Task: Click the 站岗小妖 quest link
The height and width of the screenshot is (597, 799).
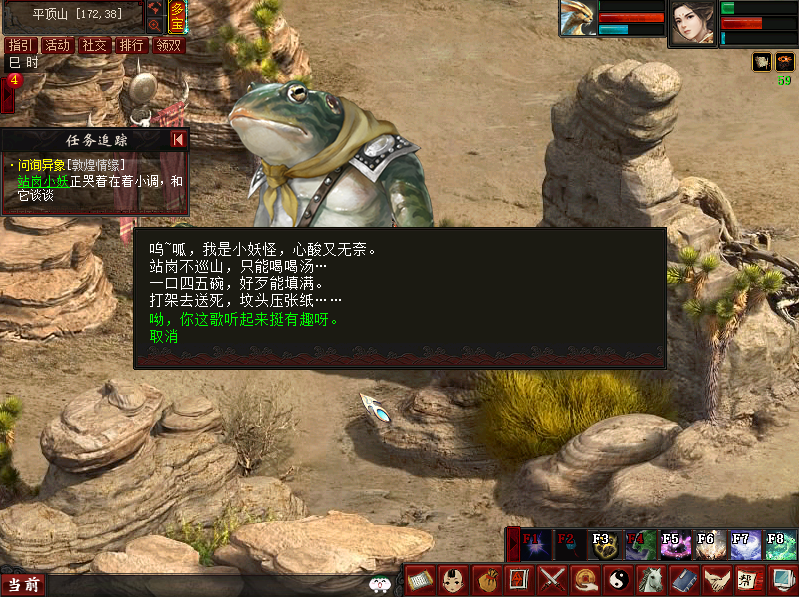Action: pyautogui.click(x=42, y=181)
